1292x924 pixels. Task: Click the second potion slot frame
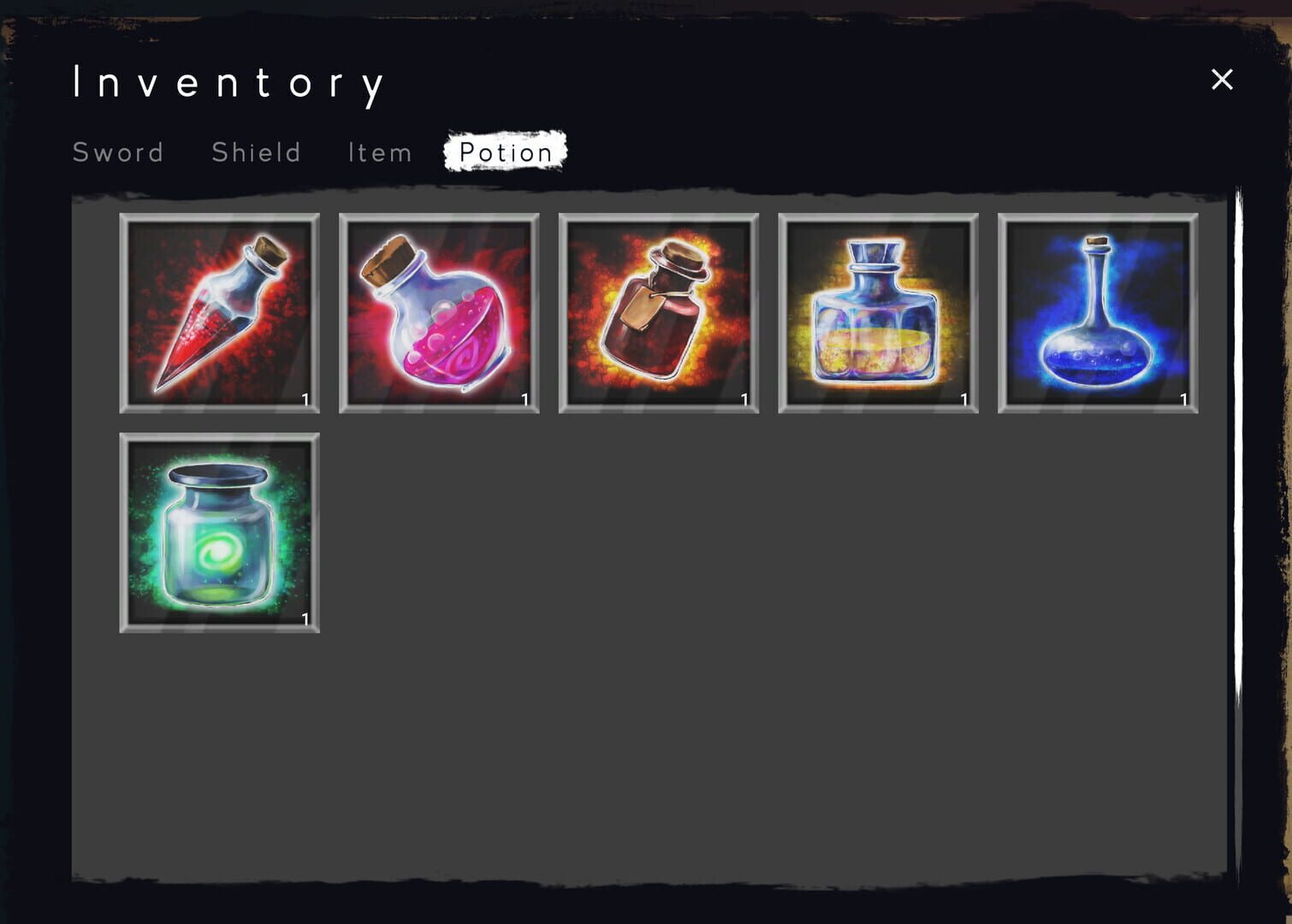(440, 313)
